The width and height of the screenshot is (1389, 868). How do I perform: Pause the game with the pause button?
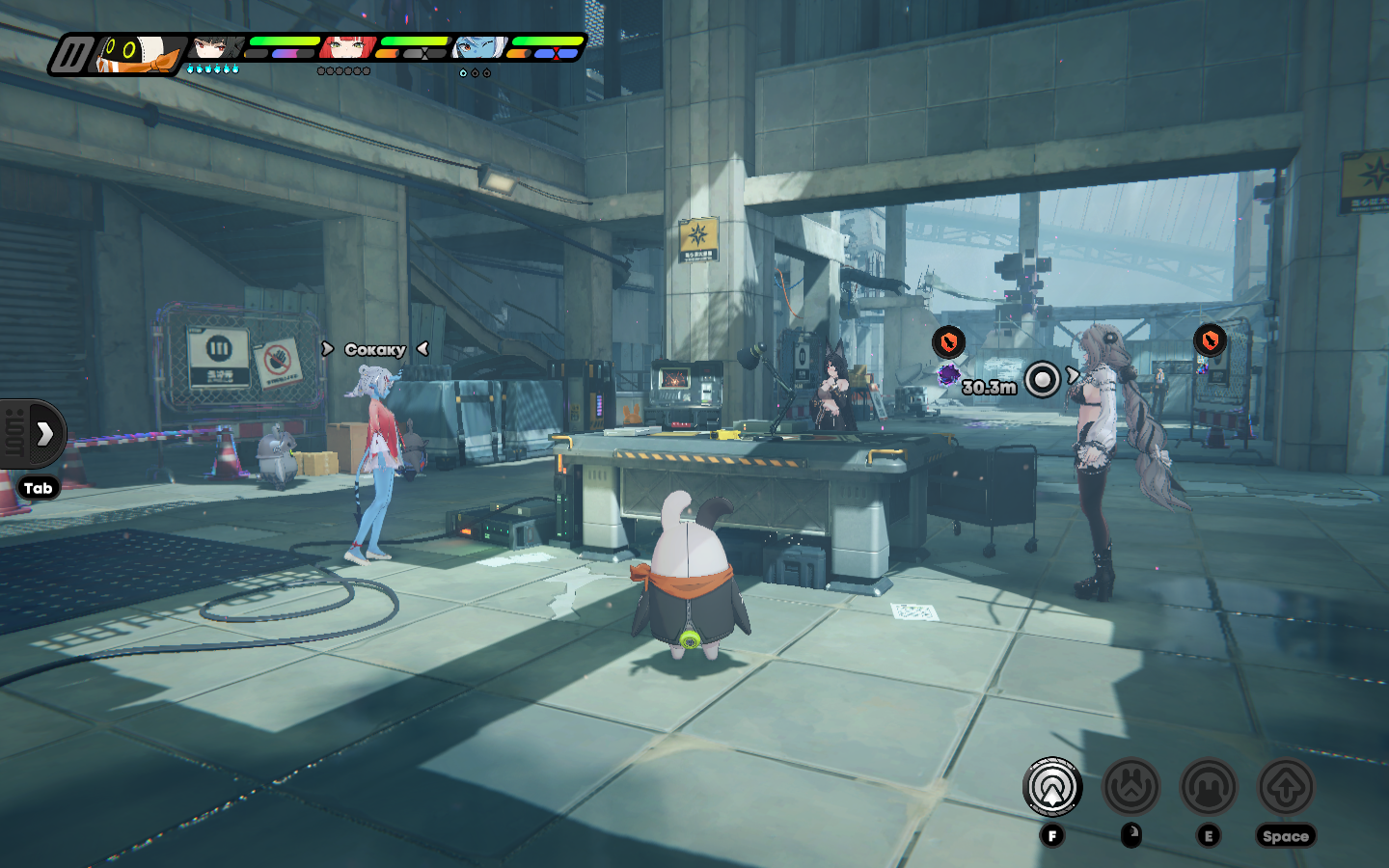pos(71,55)
